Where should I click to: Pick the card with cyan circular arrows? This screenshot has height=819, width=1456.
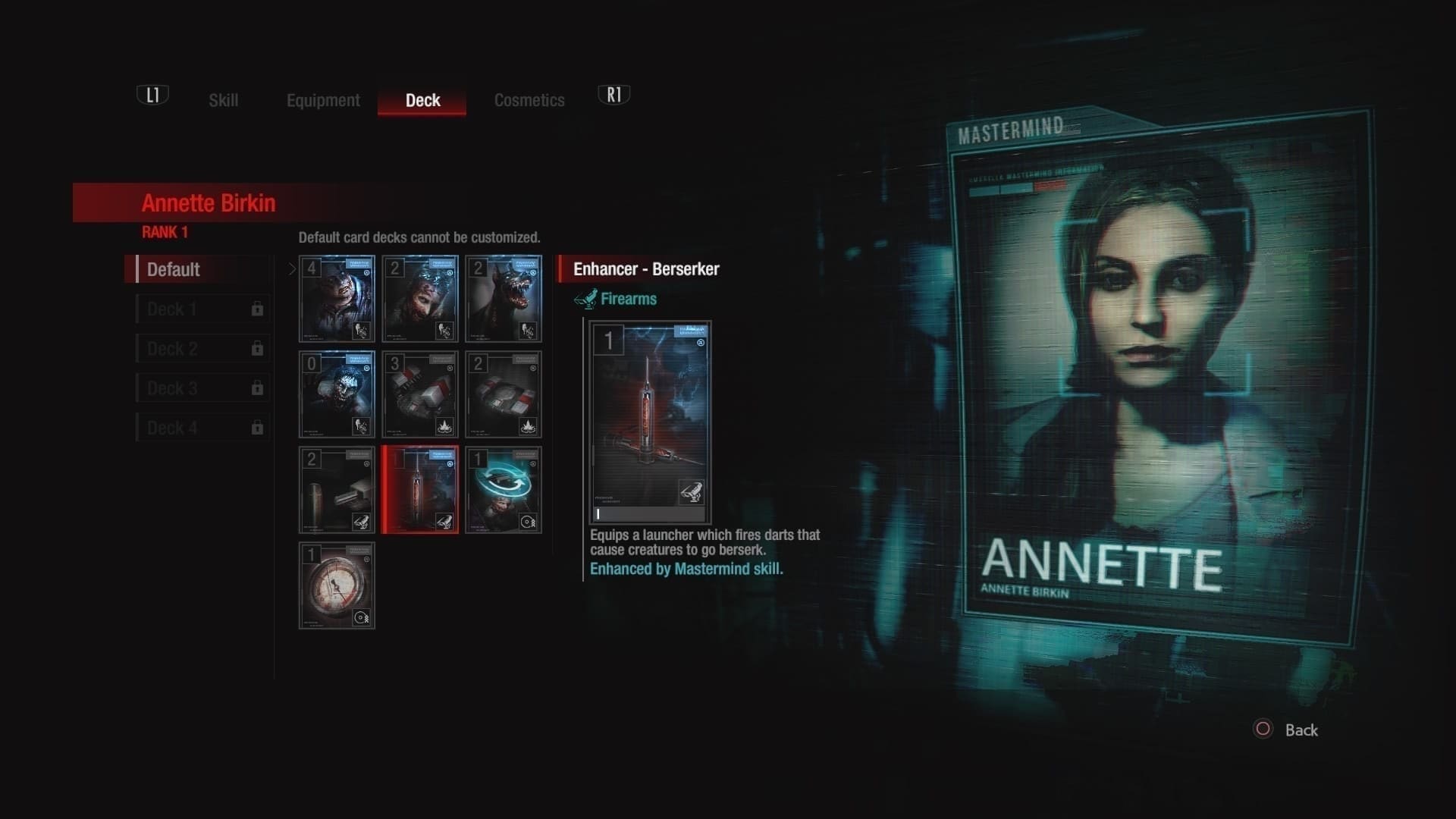(x=504, y=490)
